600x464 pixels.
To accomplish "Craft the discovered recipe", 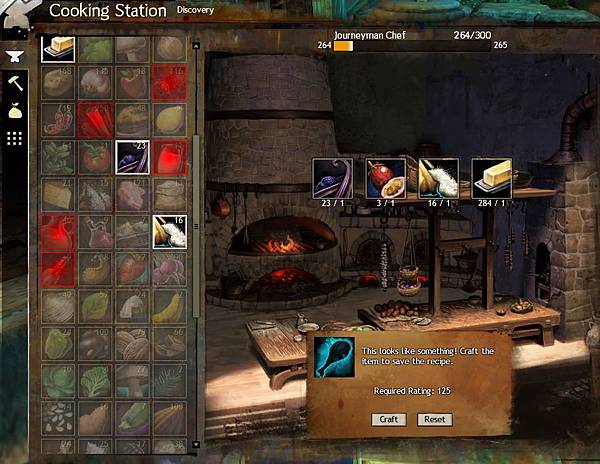I will tap(389, 419).
